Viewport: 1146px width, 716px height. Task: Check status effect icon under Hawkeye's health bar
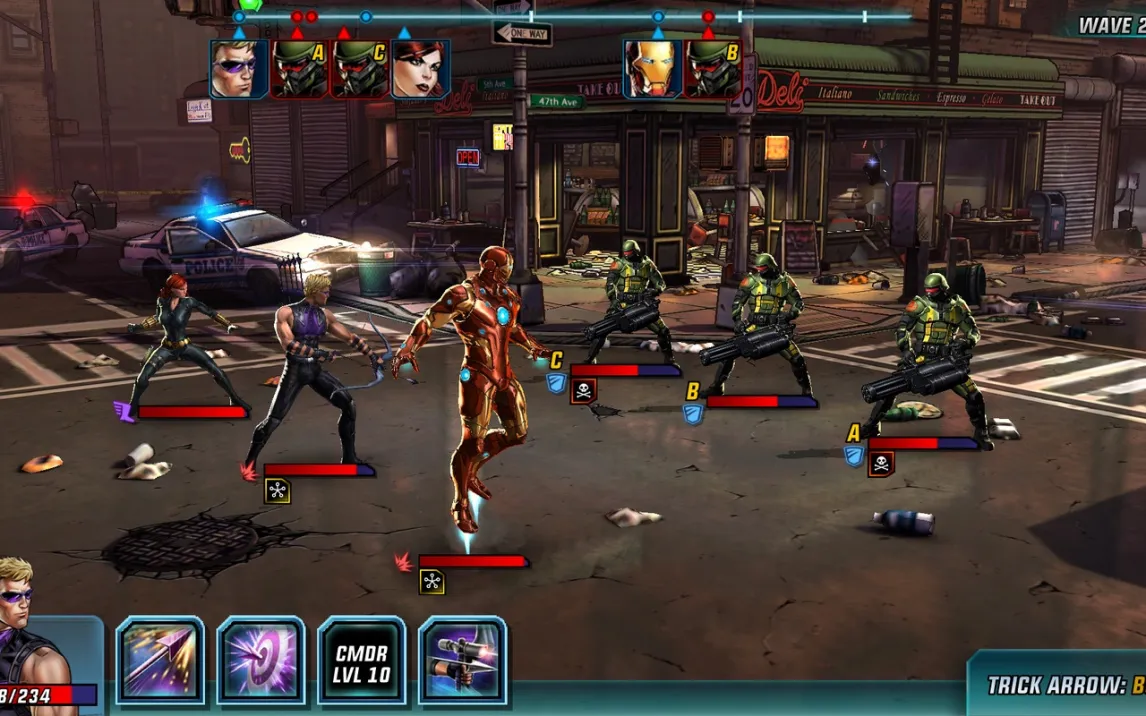pos(278,490)
